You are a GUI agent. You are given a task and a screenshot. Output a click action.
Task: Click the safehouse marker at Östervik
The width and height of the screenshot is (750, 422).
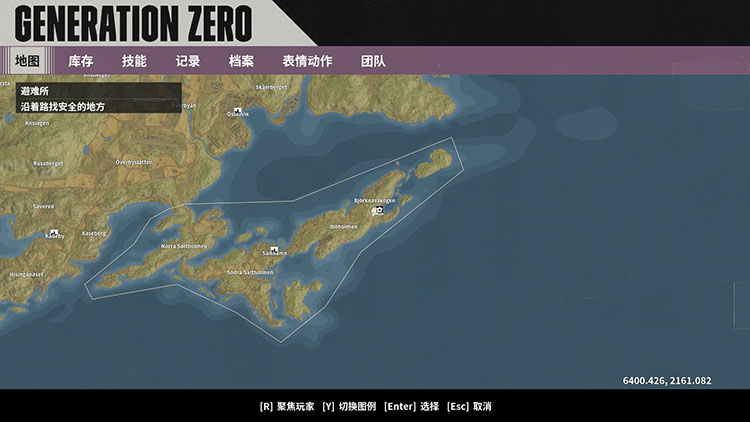237,110
